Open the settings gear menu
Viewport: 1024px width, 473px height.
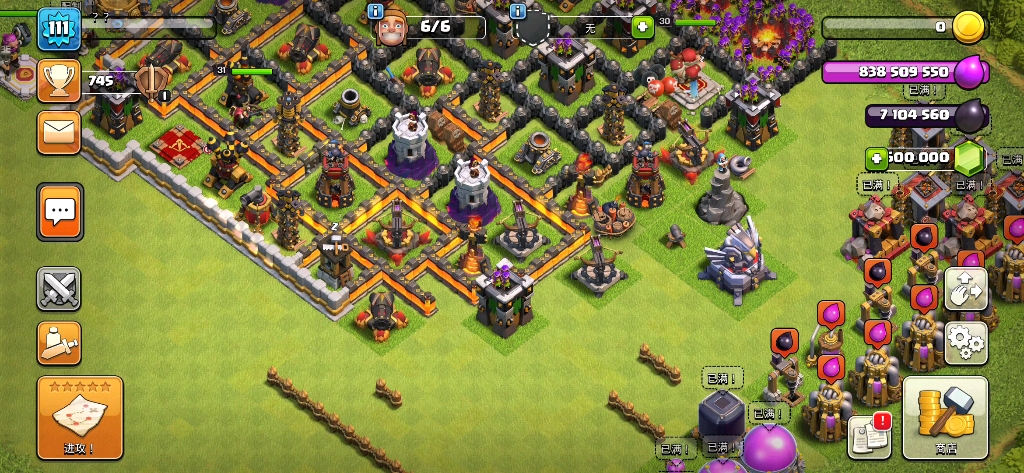tap(965, 343)
